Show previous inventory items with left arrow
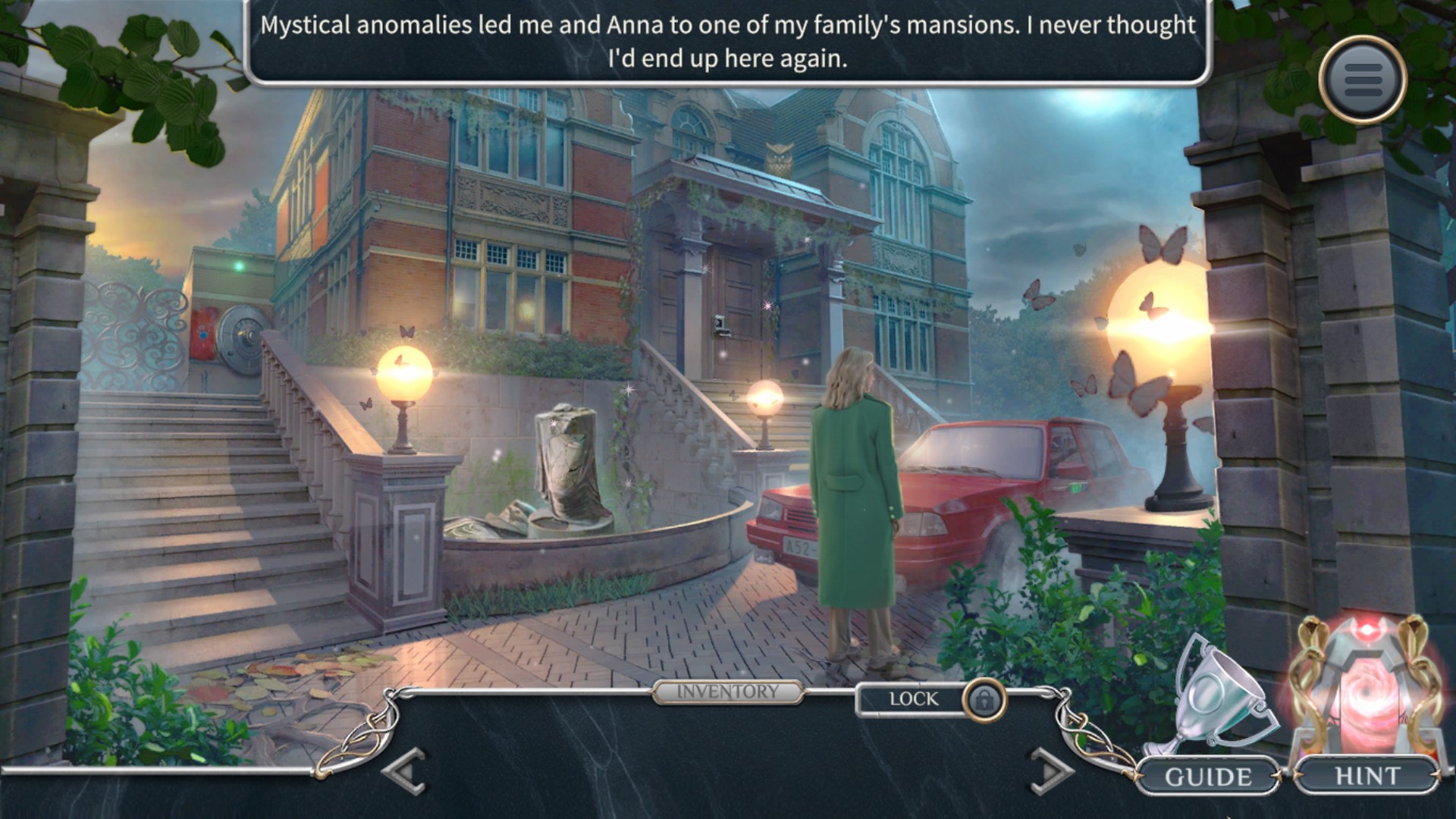The width and height of the screenshot is (1456, 819). tap(406, 771)
